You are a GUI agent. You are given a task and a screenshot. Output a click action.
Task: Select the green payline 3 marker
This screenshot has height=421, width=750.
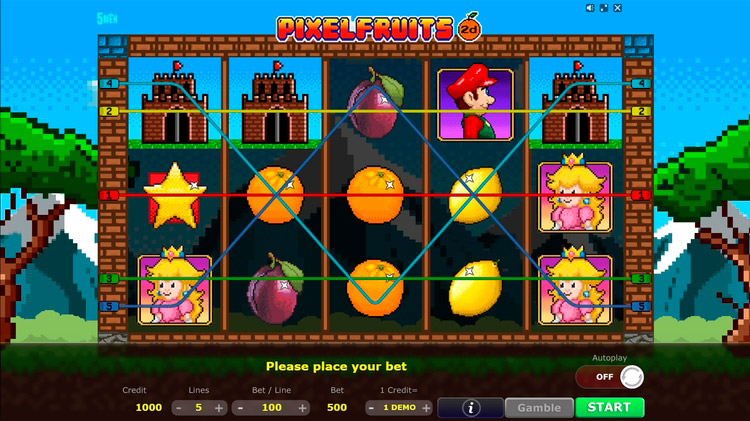click(x=109, y=278)
